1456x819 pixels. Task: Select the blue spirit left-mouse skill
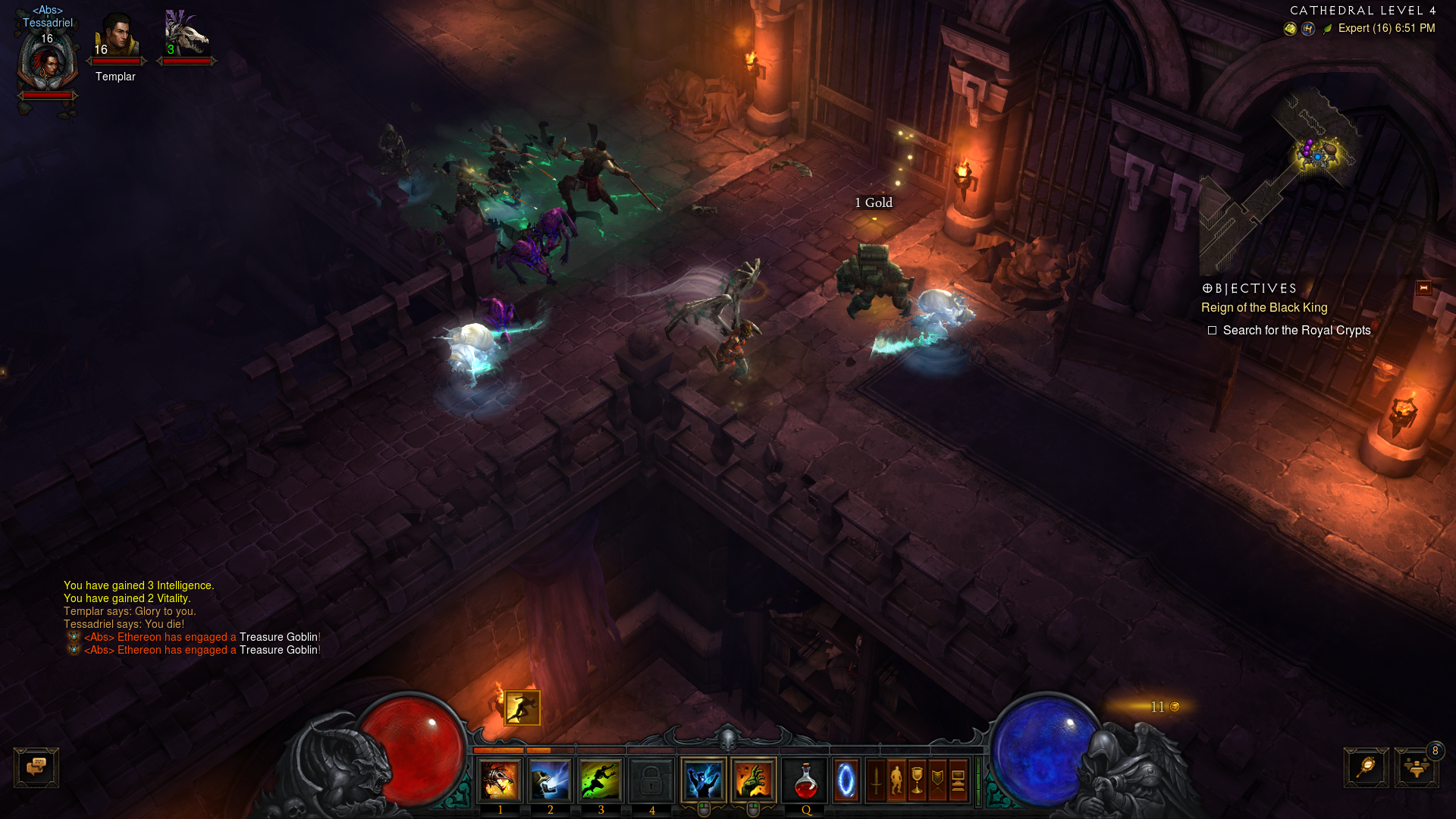(x=704, y=780)
